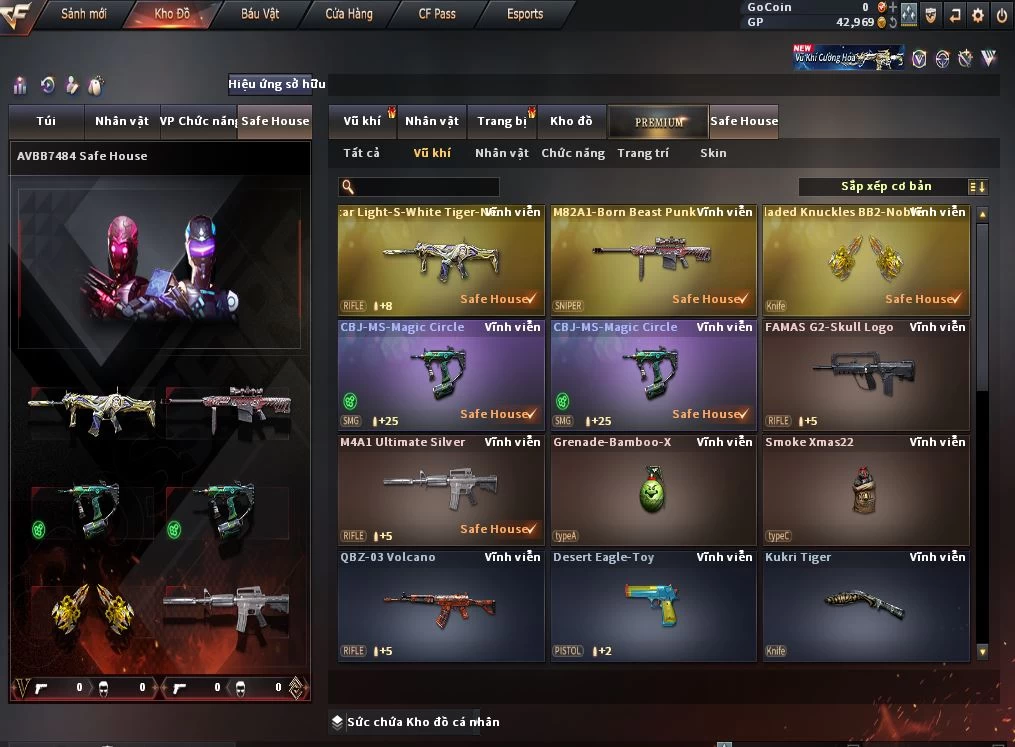This screenshot has height=747, width=1015.
Task: Open the Sảnh mới lobby tab
Action: click(83, 14)
